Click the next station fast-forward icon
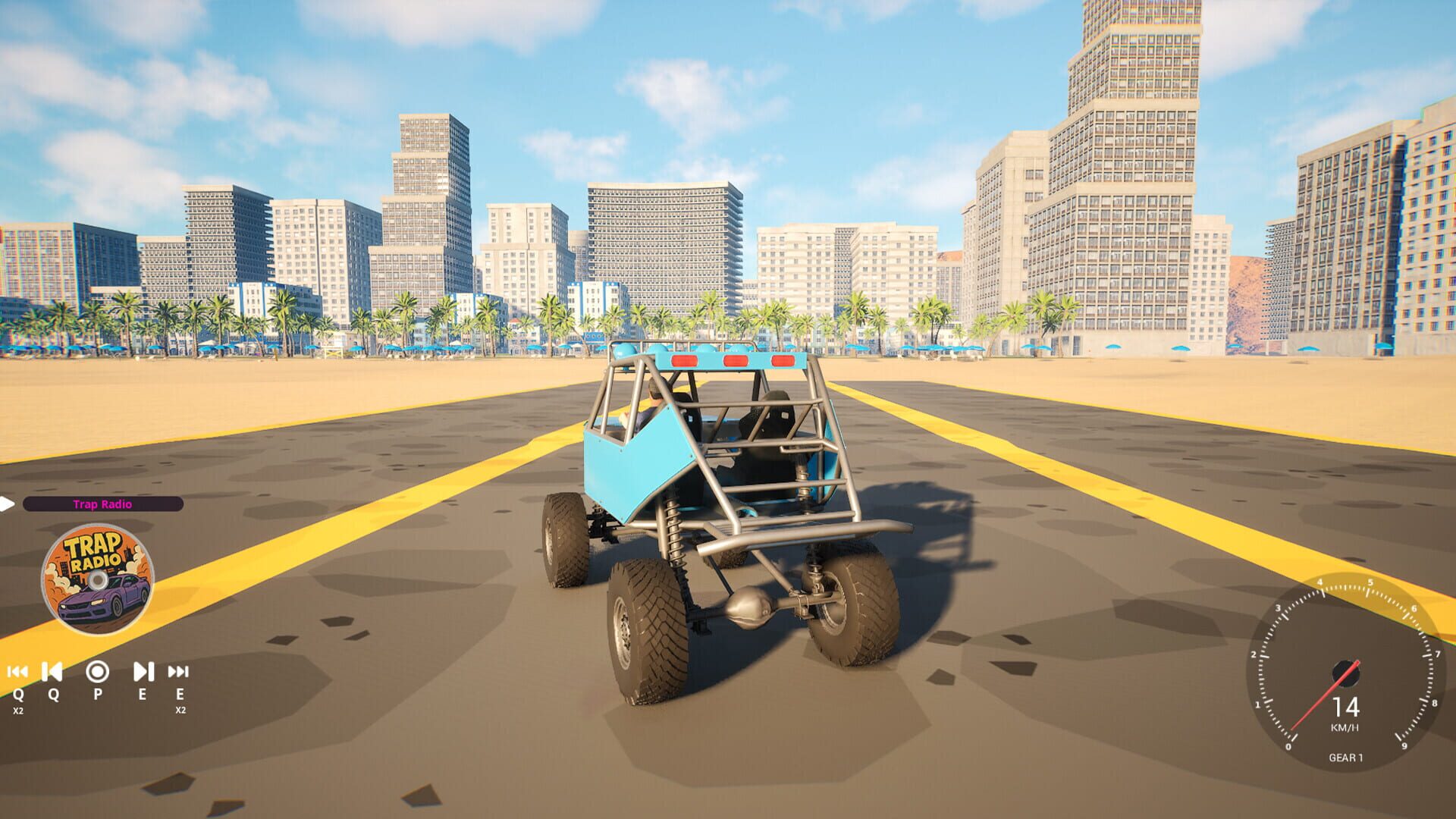The width and height of the screenshot is (1456, 819). [179, 671]
